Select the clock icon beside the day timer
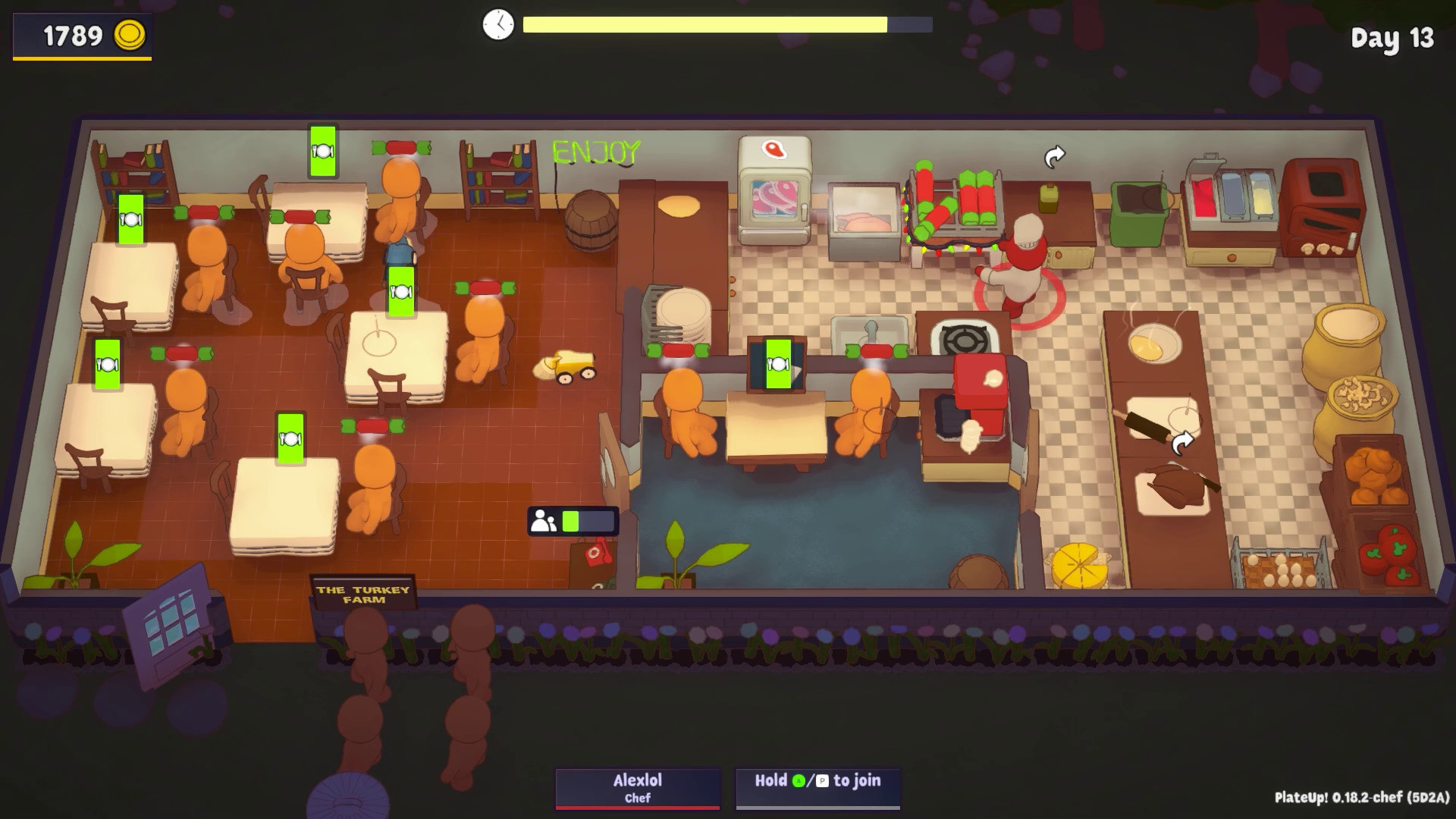This screenshot has width=1456, height=819. tap(497, 24)
